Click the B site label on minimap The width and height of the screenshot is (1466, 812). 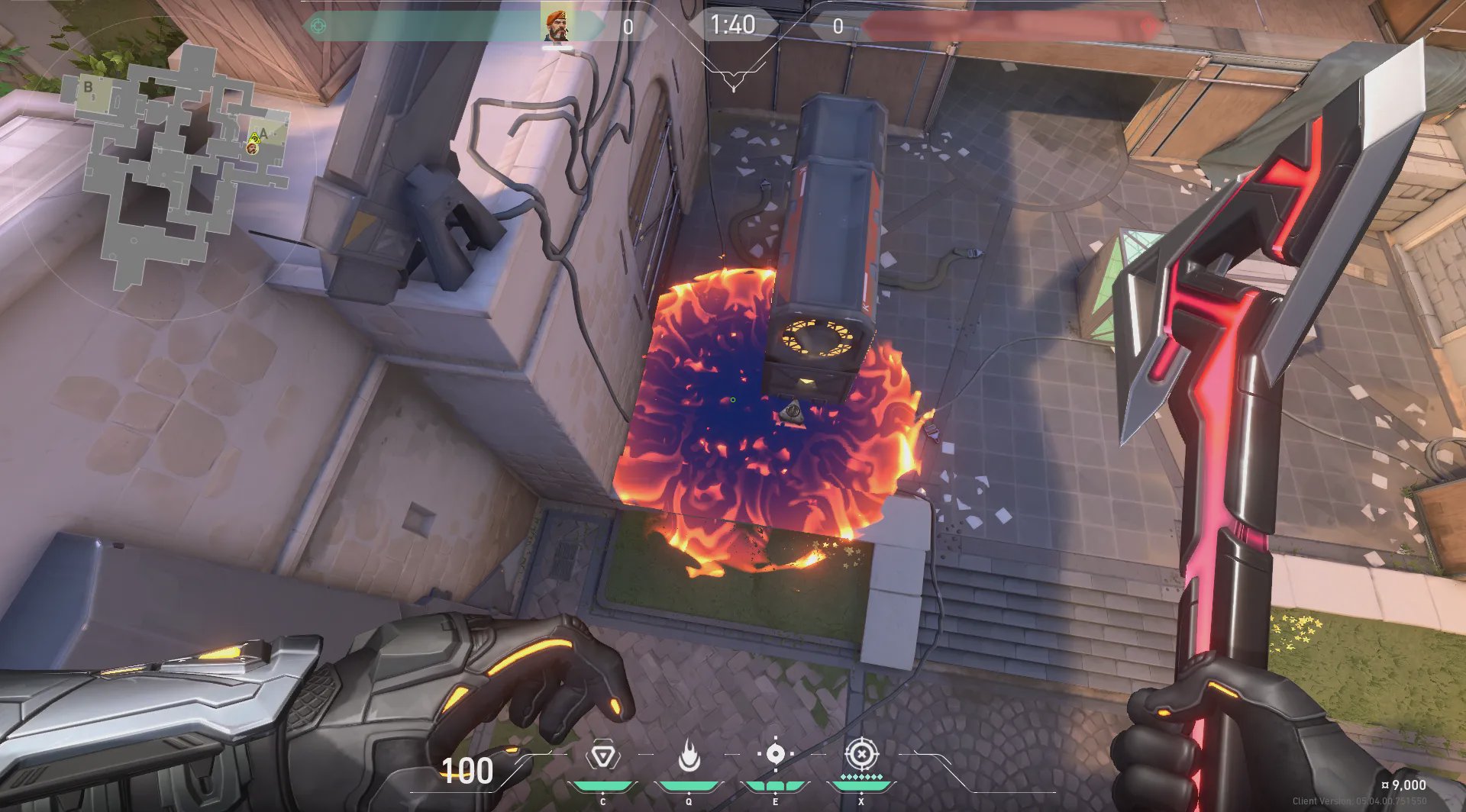tap(88, 87)
